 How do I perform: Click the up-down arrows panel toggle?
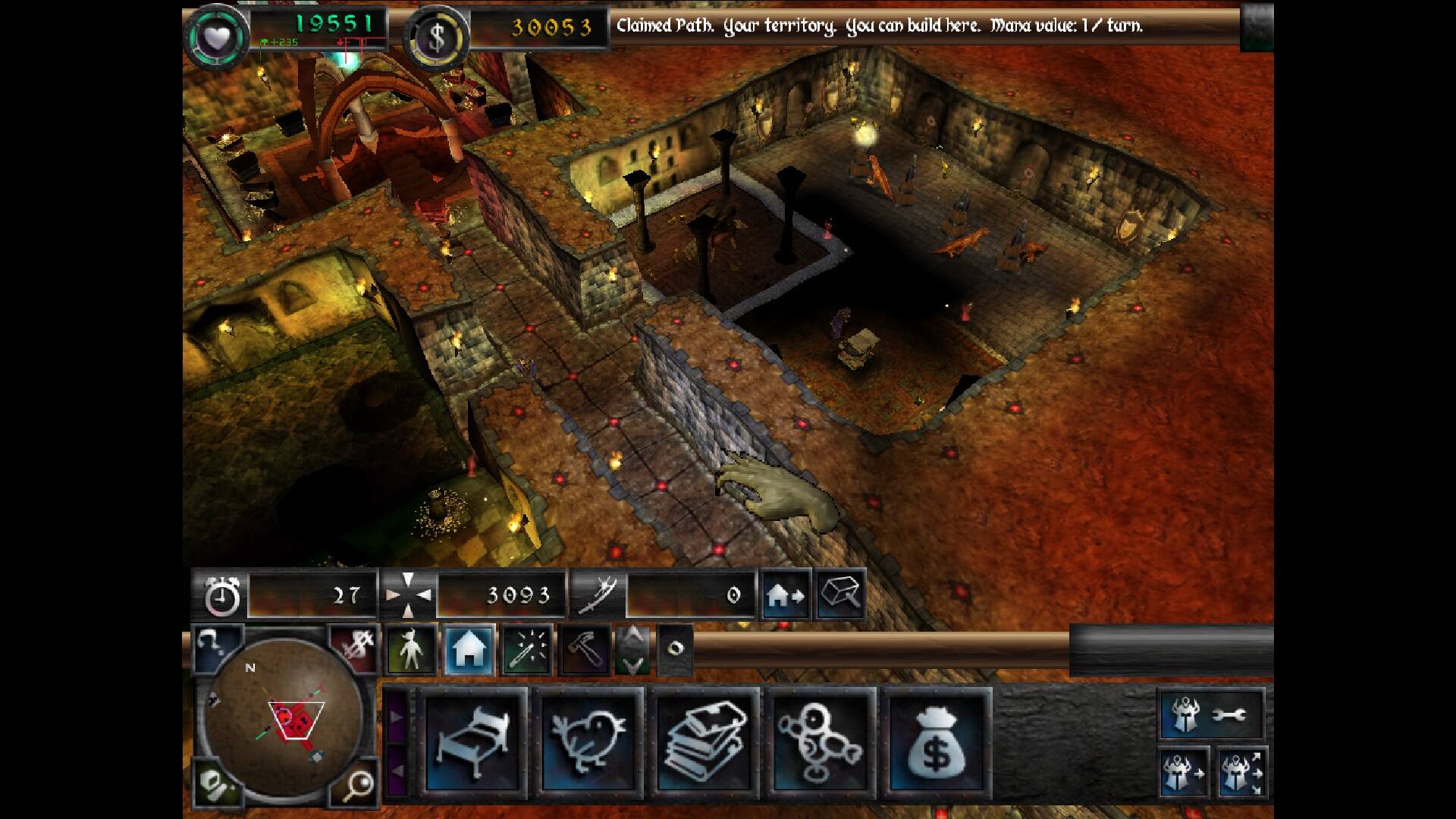(x=632, y=650)
